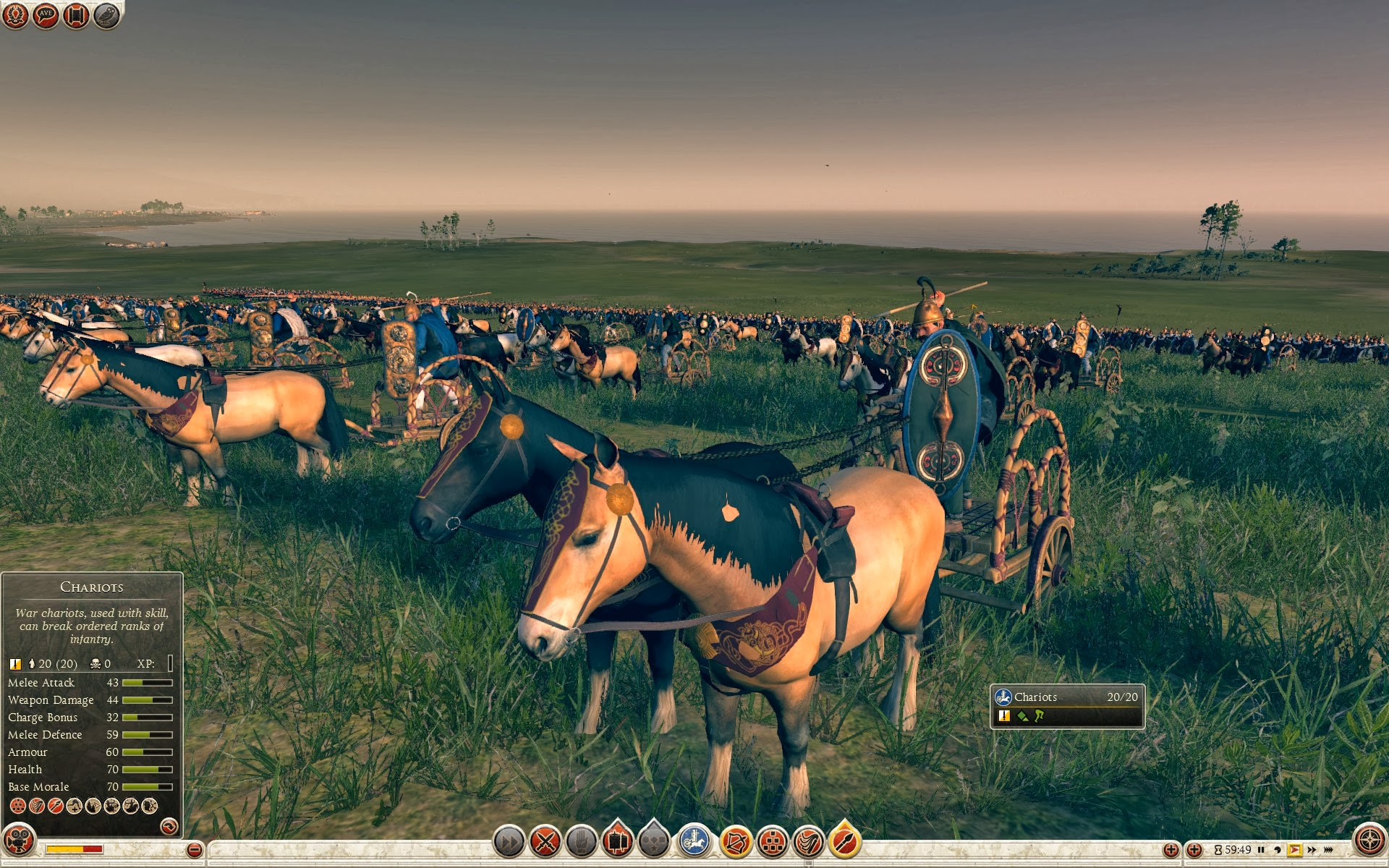Set battle speed to slow motion
The width and height of the screenshot is (1389, 868).
[1278, 850]
